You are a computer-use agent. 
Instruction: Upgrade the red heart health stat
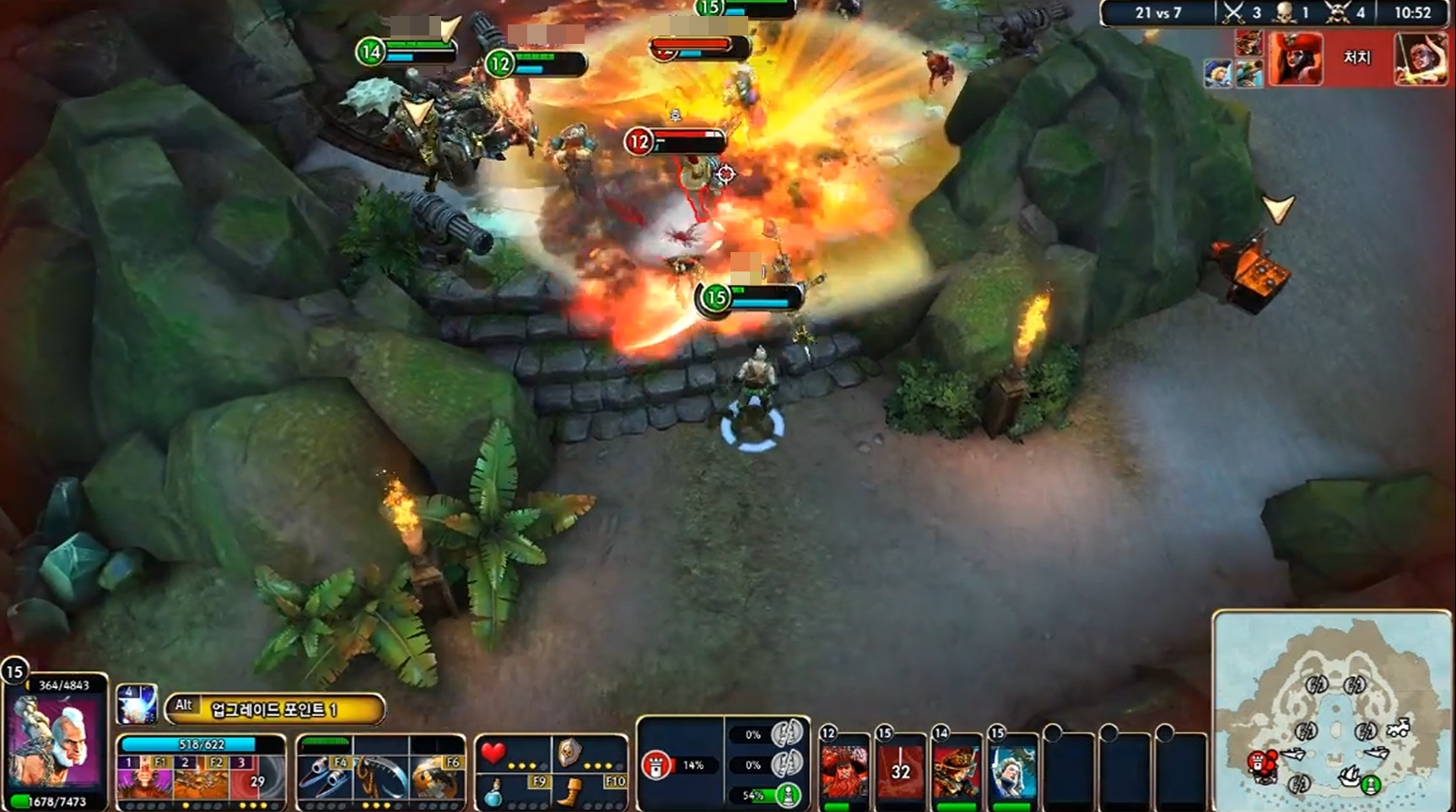494,752
